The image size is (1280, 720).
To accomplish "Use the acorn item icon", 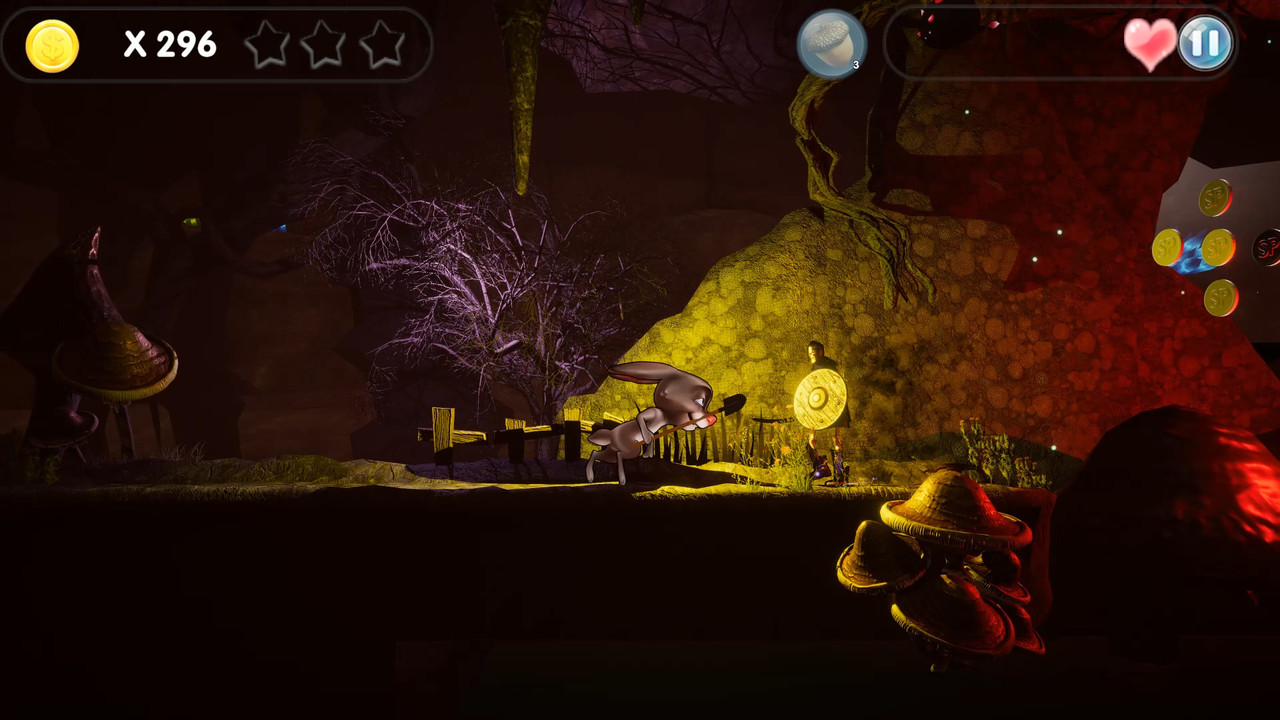I will click(831, 44).
